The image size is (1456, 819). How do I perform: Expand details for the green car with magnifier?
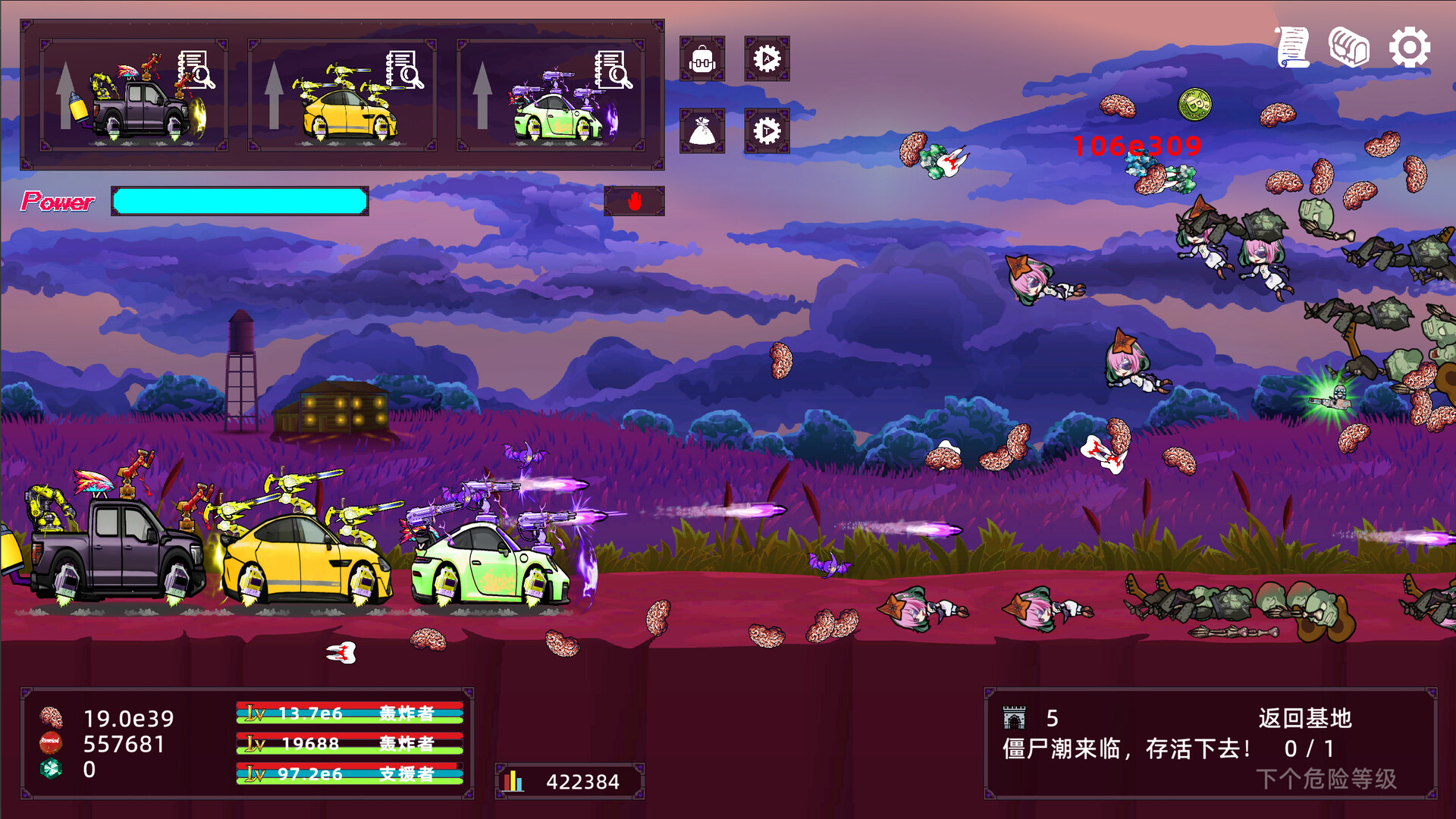[613, 70]
